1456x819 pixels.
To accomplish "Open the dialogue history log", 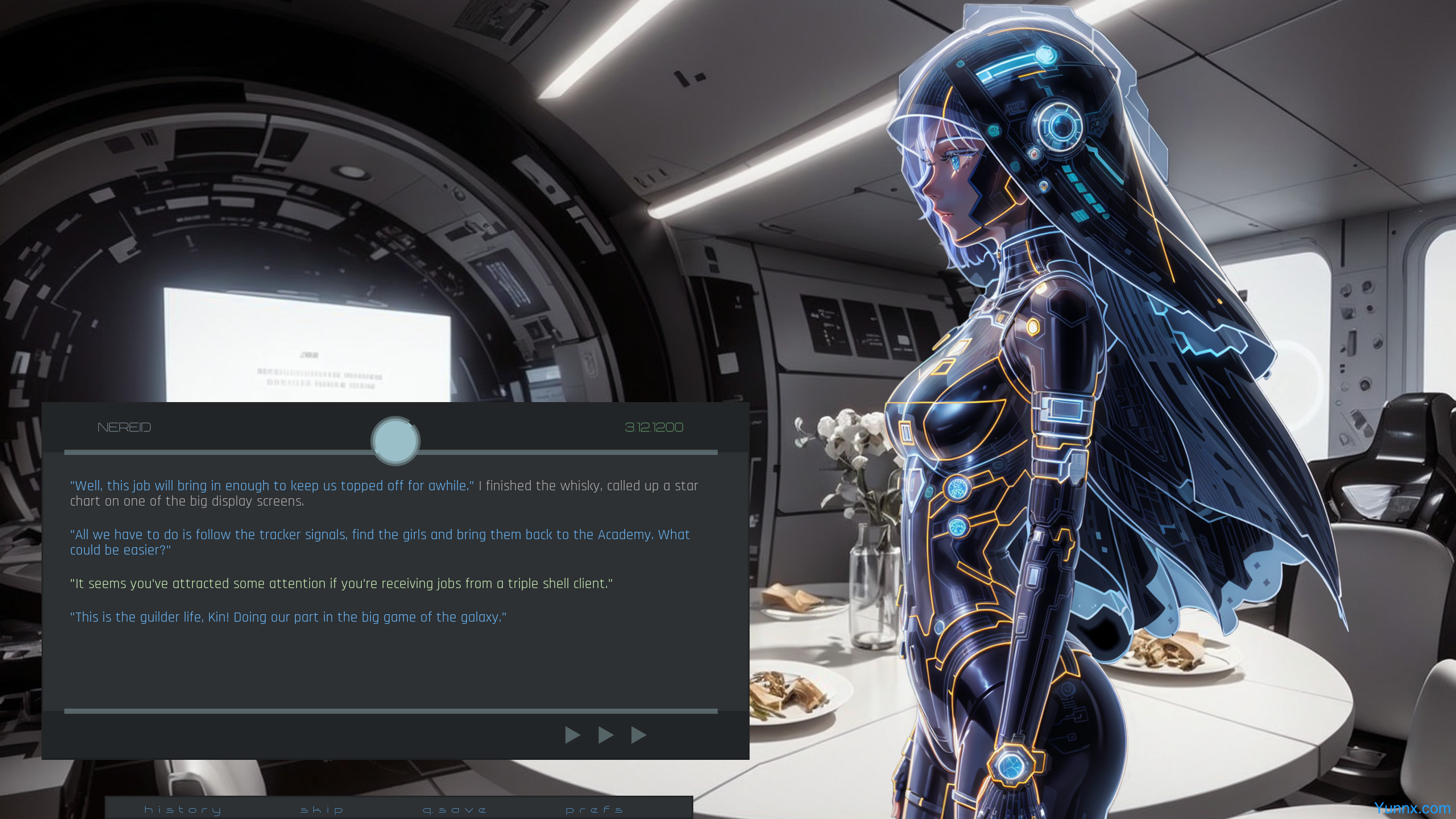I will [x=183, y=809].
